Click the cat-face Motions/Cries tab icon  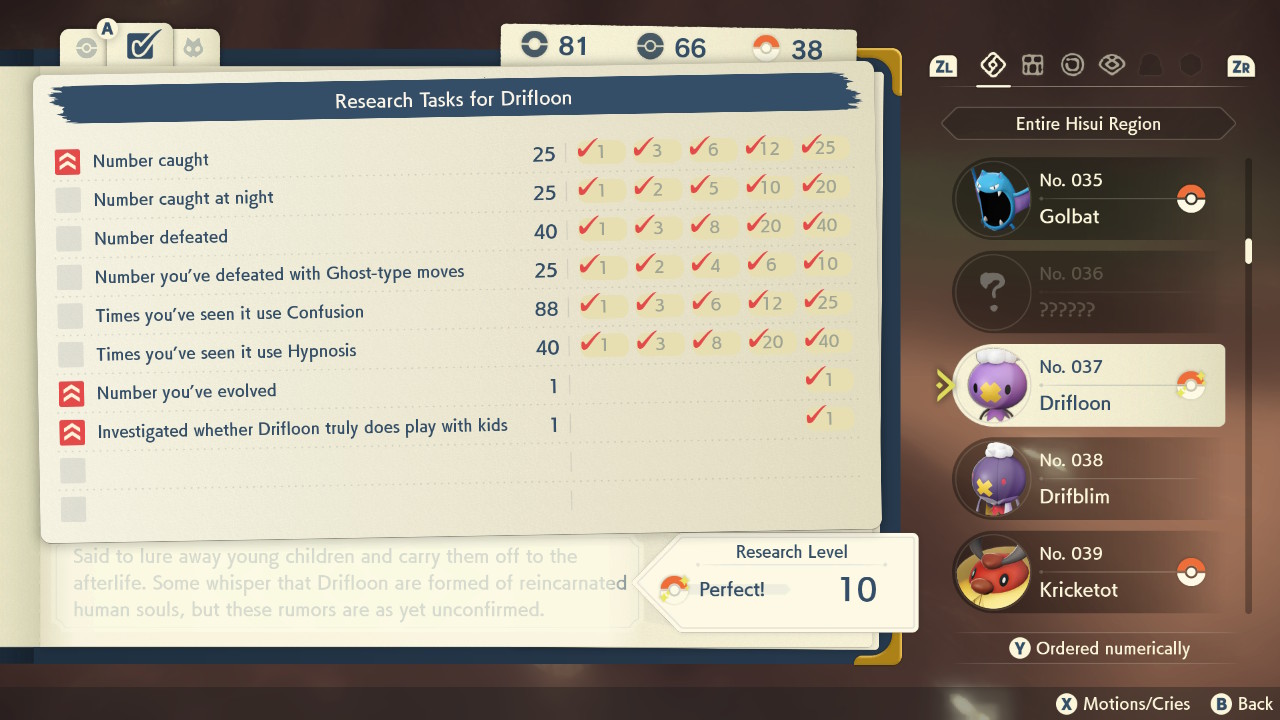[196, 46]
